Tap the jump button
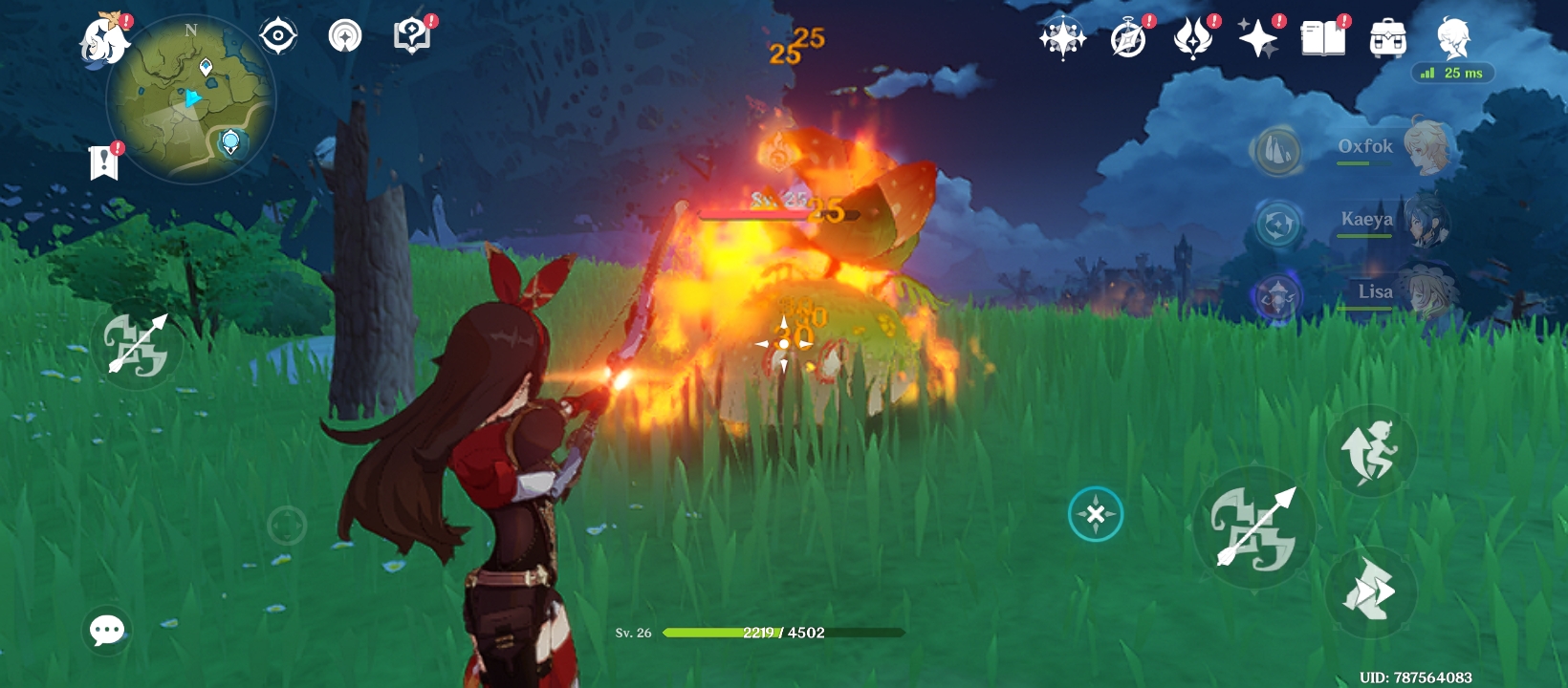 coord(1370,450)
